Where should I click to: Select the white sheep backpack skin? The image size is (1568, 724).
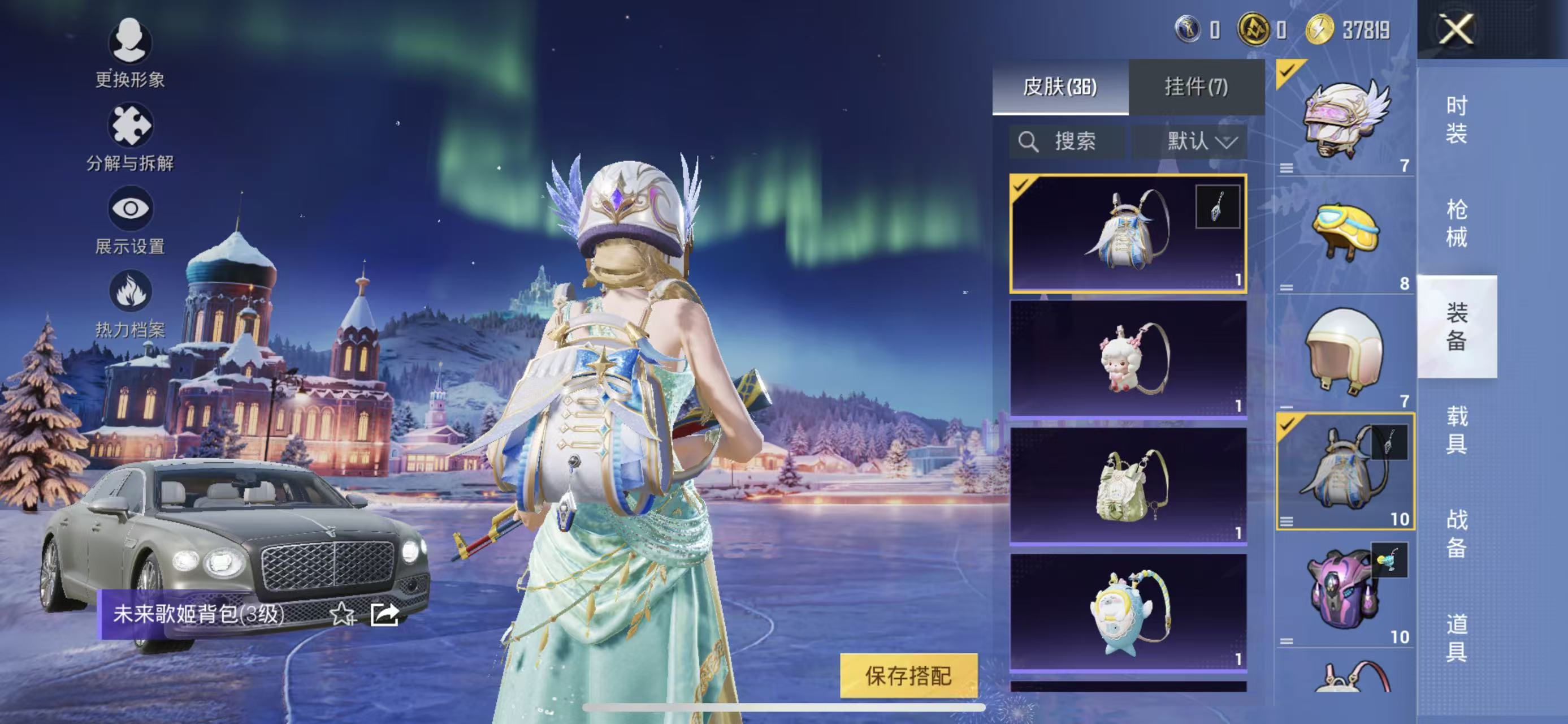(1128, 359)
